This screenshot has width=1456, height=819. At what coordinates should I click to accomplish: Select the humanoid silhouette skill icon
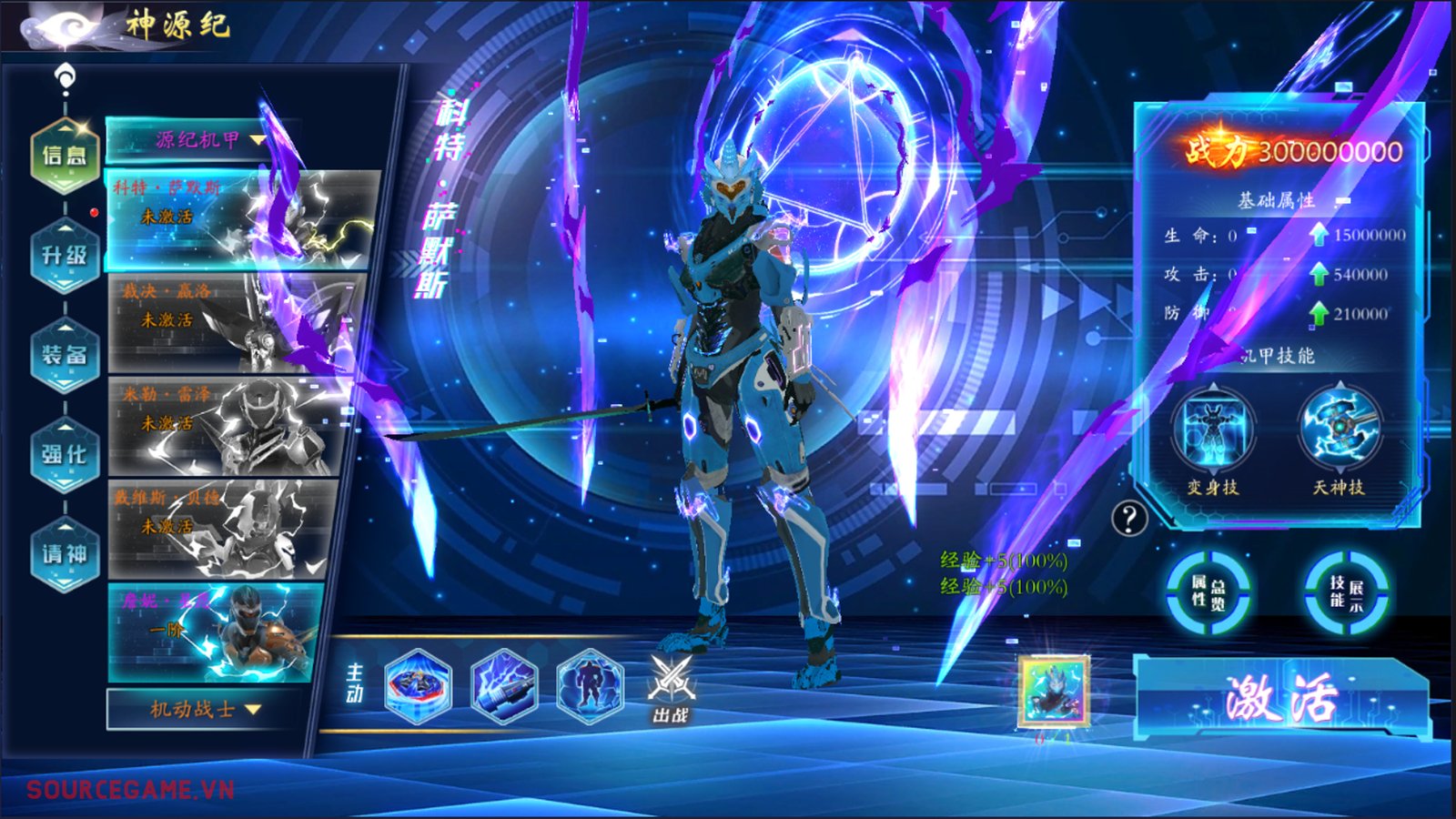pos(590,685)
